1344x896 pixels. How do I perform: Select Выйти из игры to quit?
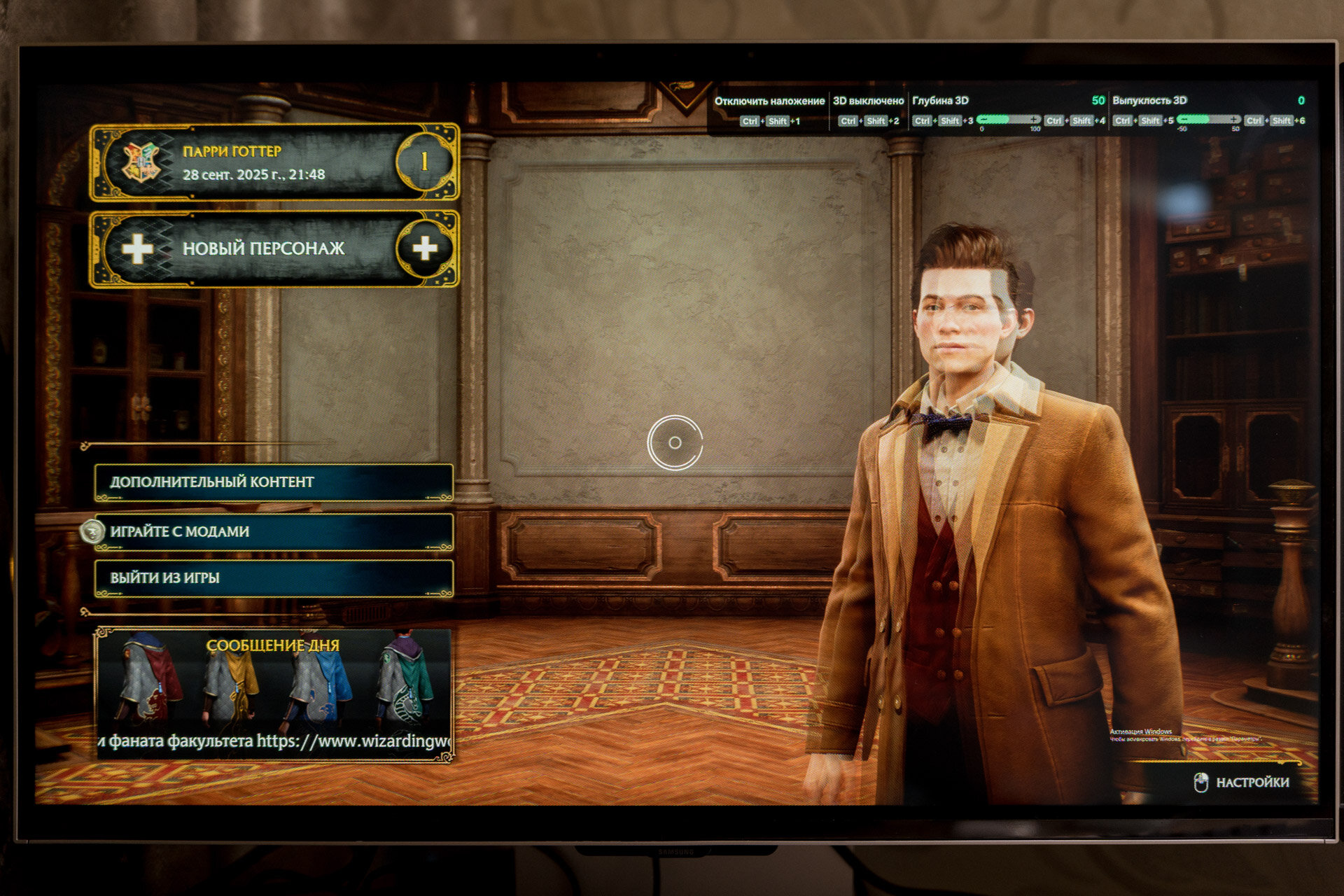coord(274,578)
